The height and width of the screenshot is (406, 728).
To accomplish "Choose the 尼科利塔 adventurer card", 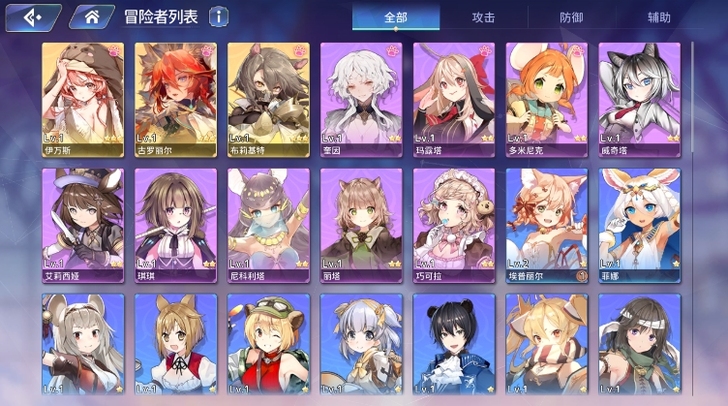I will pos(268,224).
